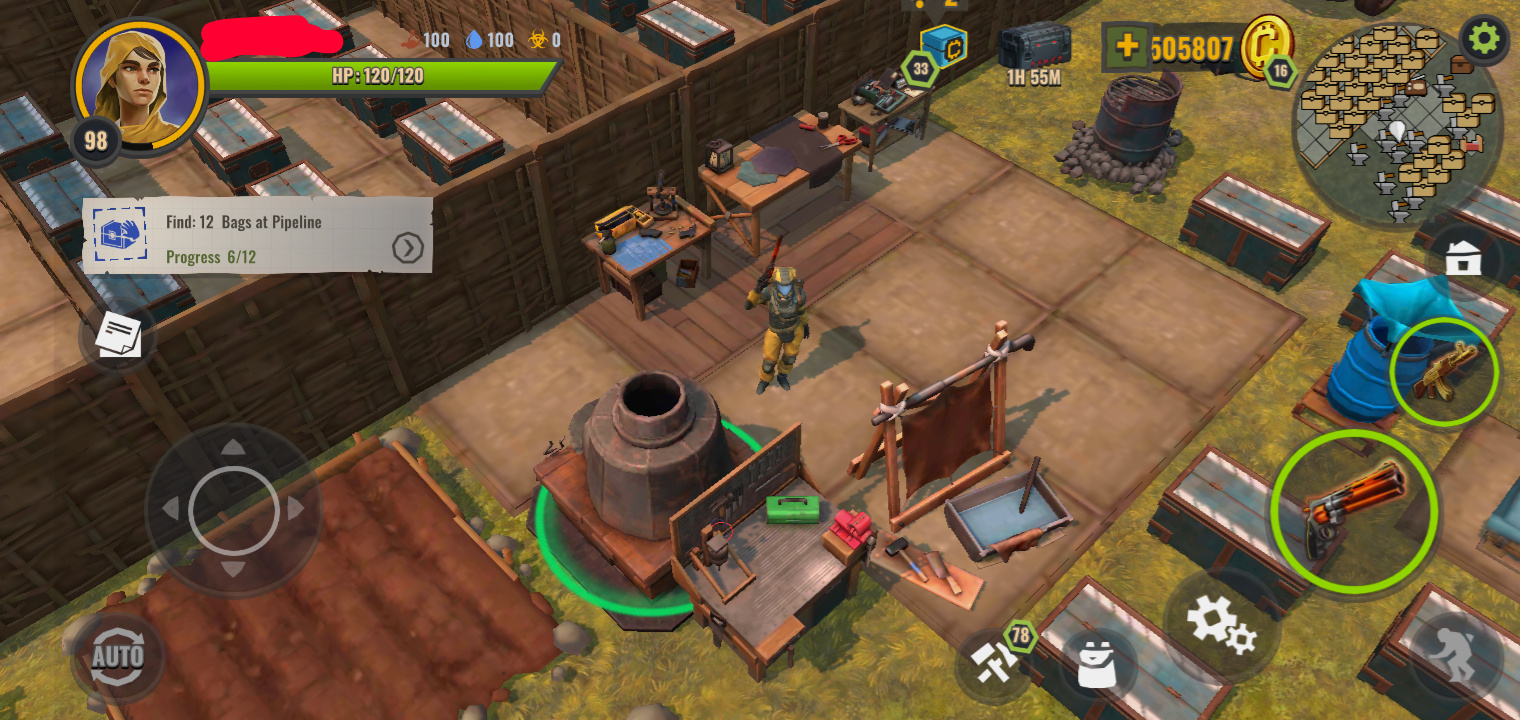Tap the virtual movement joystick
Image resolution: width=1520 pixels, height=720 pixels.
pos(233,510)
